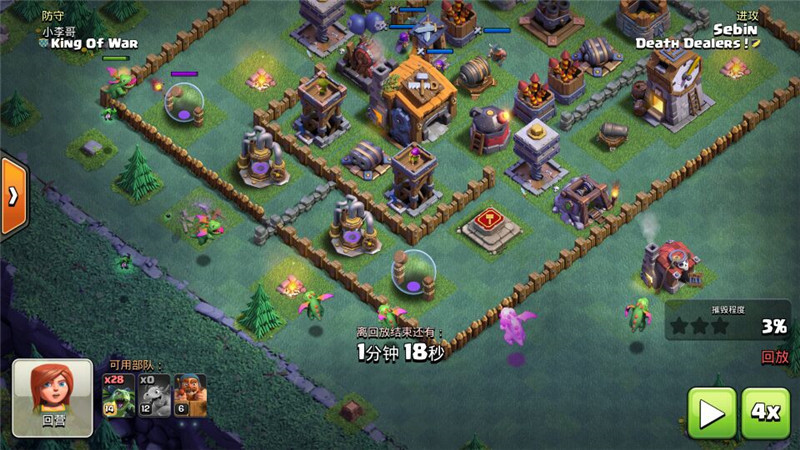Change replay speed with the 4x button

(766, 412)
